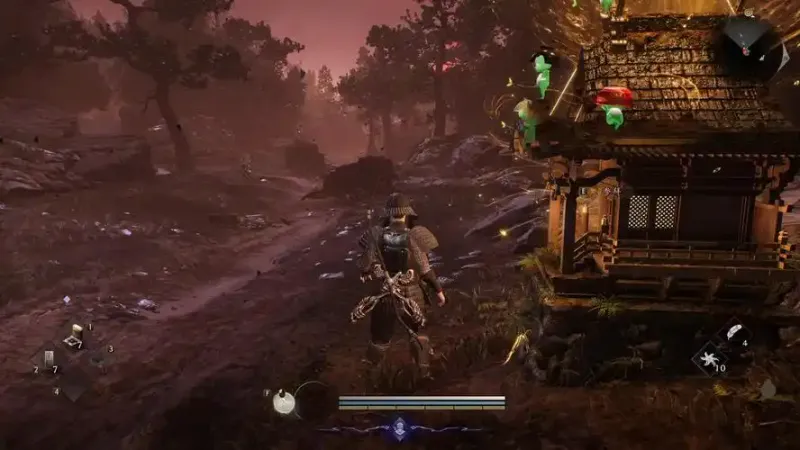
Task: Use the healing gourd flask icon
Action: (x=284, y=400)
